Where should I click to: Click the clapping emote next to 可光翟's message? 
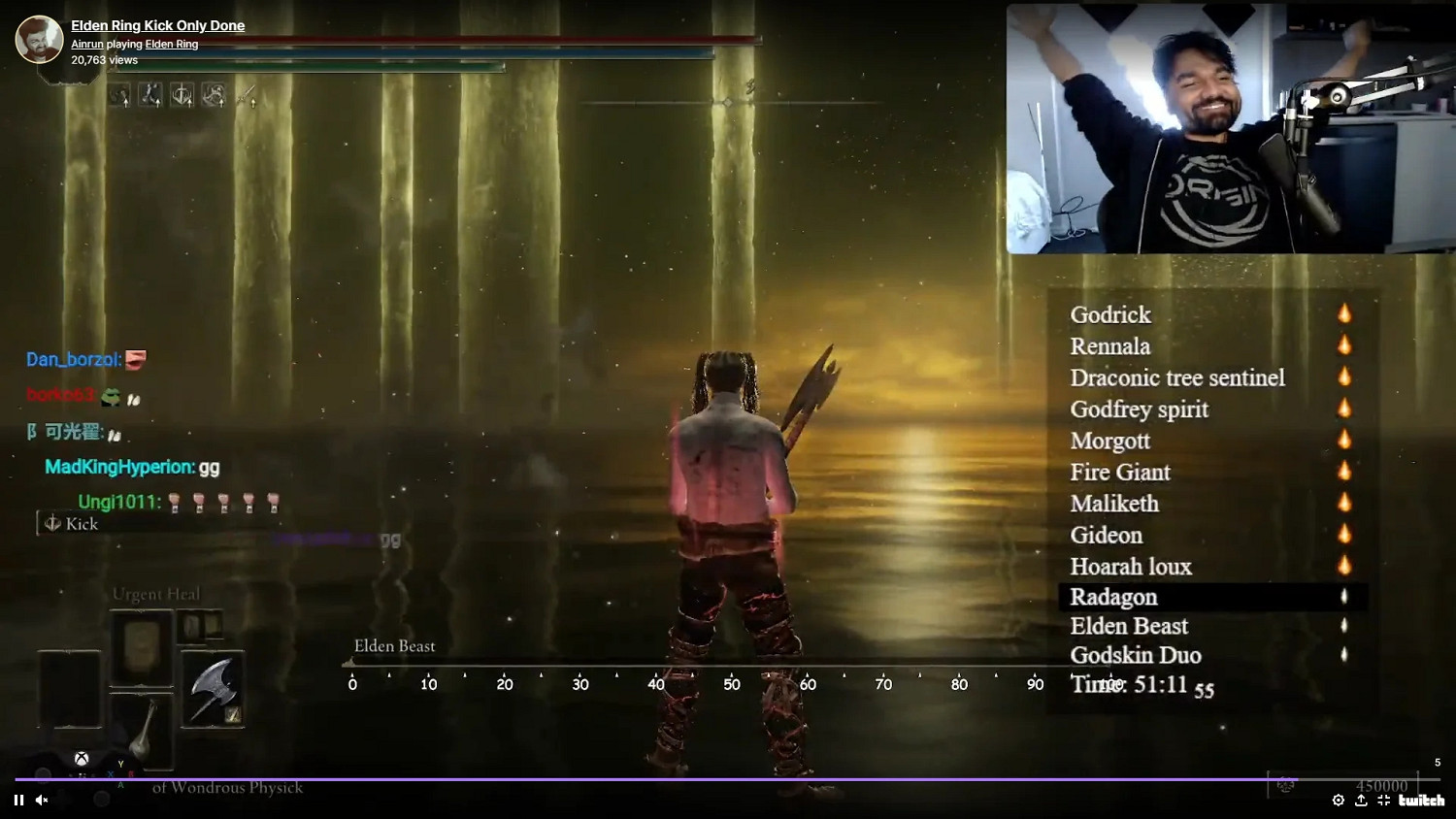coord(115,434)
